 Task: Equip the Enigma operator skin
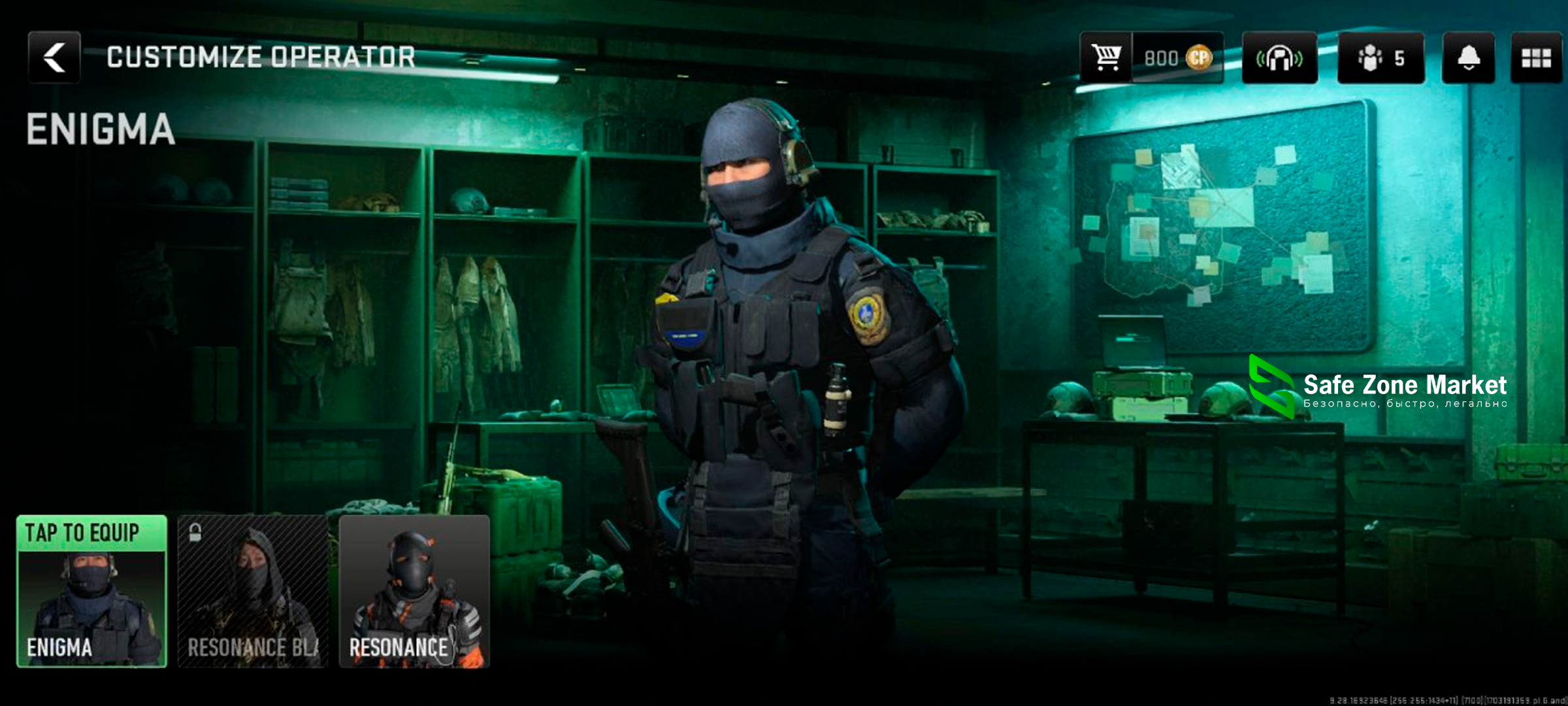[91, 591]
